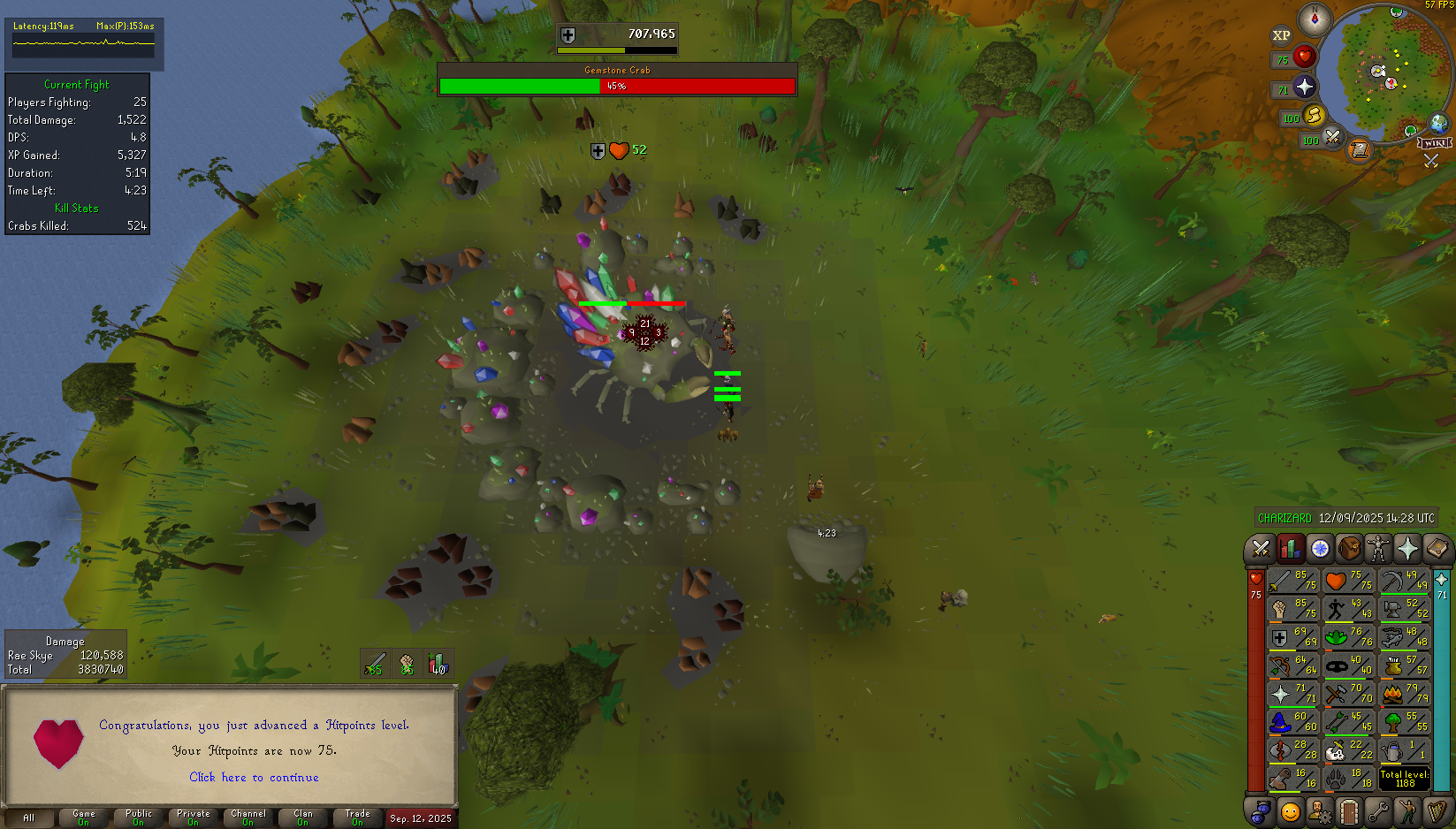Click here to continue the level-up dialogue
This screenshot has width=1456, height=829.
pyautogui.click(x=254, y=778)
